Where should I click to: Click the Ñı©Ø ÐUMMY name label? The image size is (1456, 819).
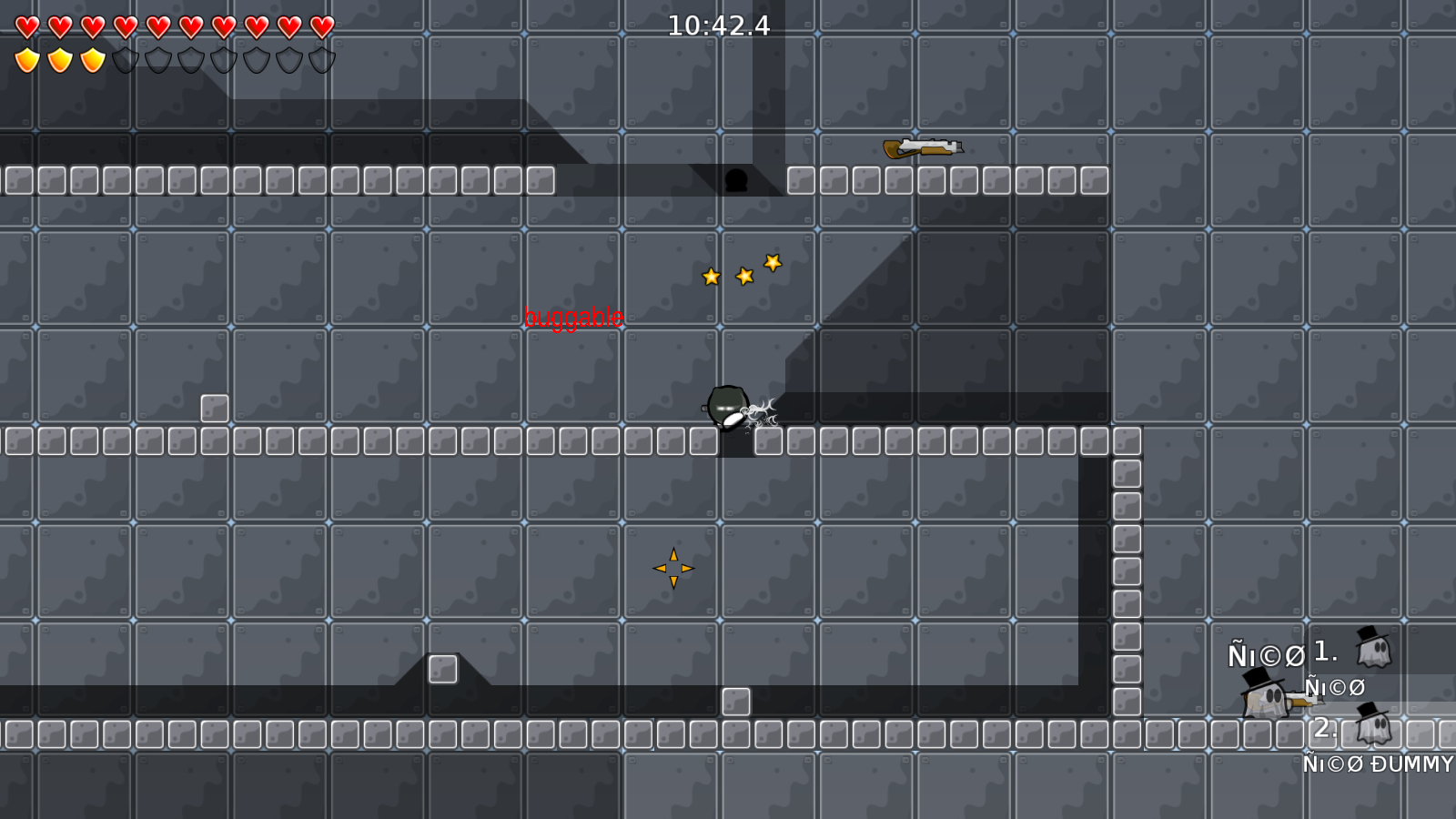1377,764
